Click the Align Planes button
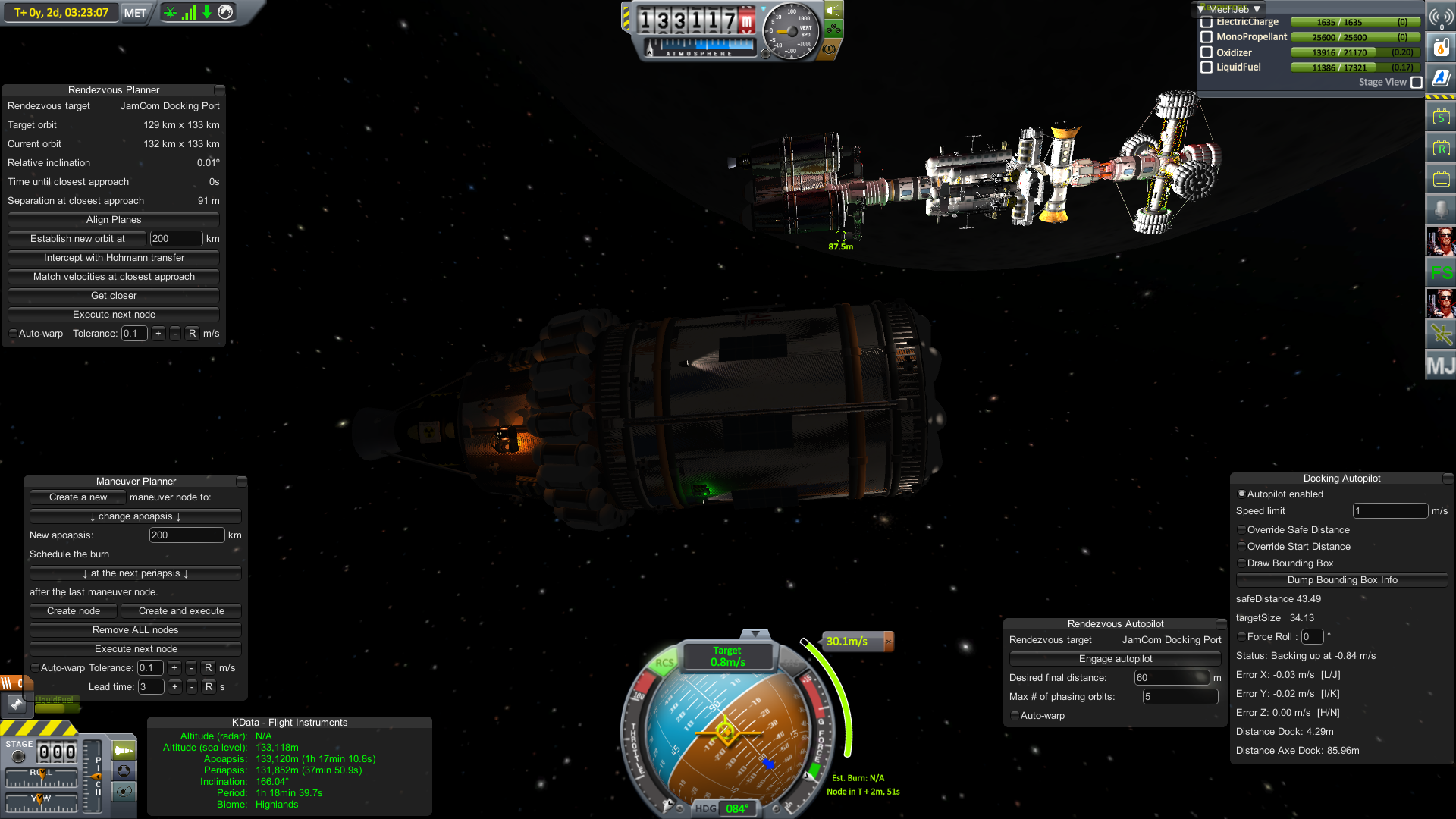 [114, 220]
